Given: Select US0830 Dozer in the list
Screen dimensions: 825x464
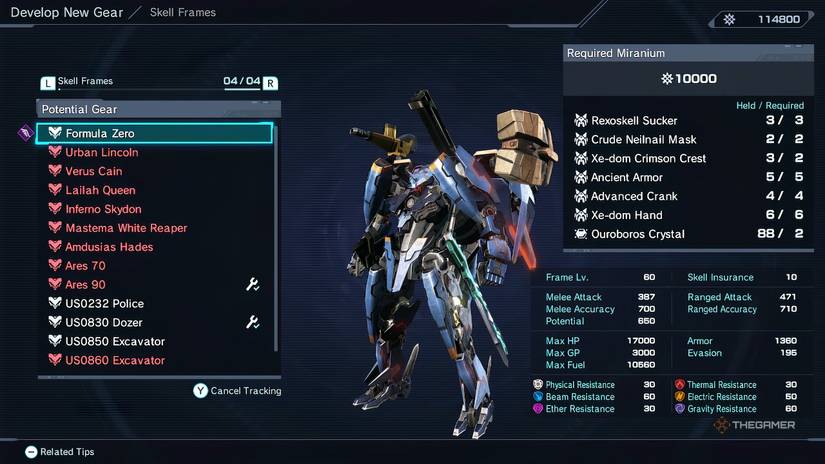Looking at the screenshot, I should click(103, 323).
